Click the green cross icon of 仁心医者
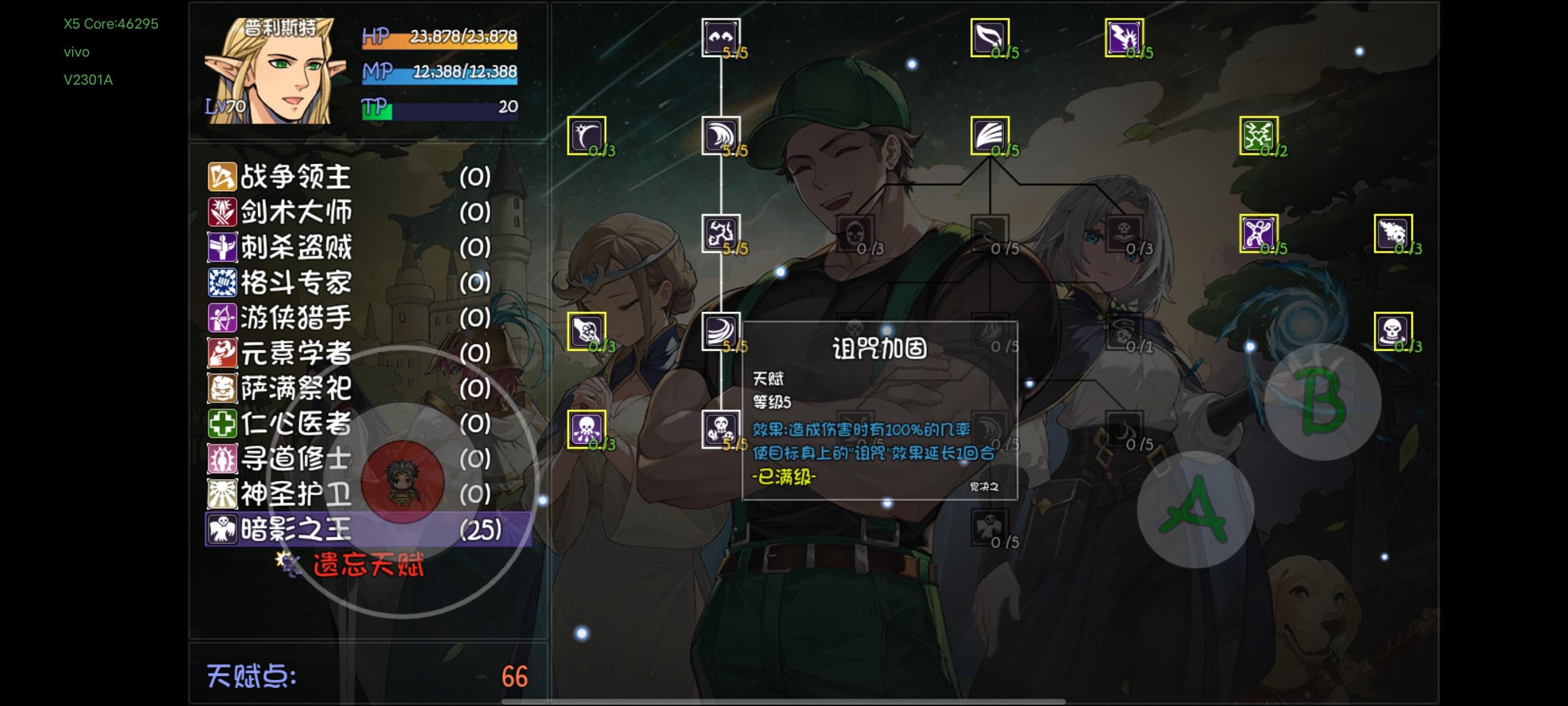This screenshot has height=706, width=1568. pos(223,425)
